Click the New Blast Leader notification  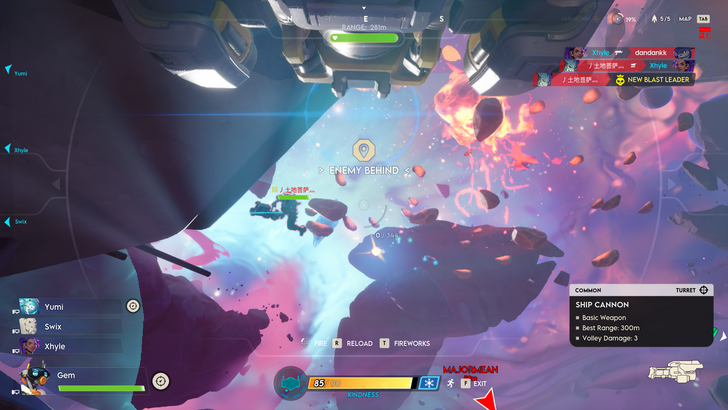click(x=655, y=79)
